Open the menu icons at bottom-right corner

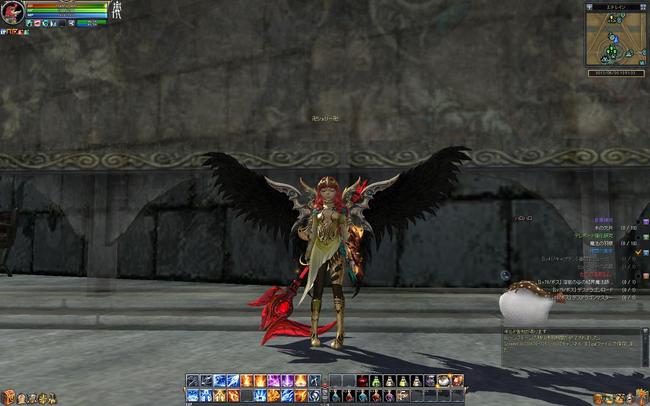coord(620,398)
